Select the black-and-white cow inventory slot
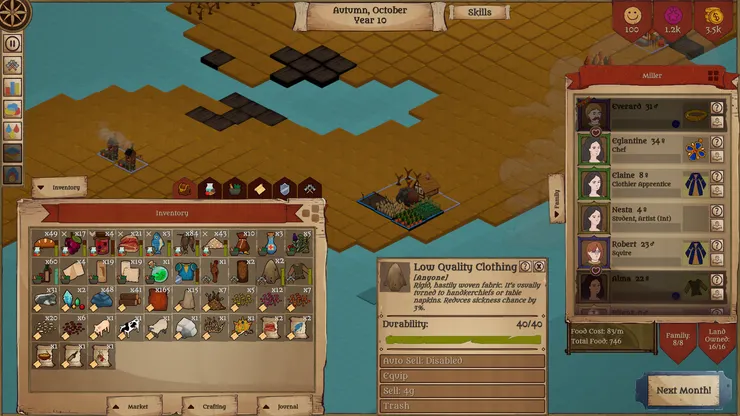The width and height of the screenshot is (740, 416). coord(130,327)
